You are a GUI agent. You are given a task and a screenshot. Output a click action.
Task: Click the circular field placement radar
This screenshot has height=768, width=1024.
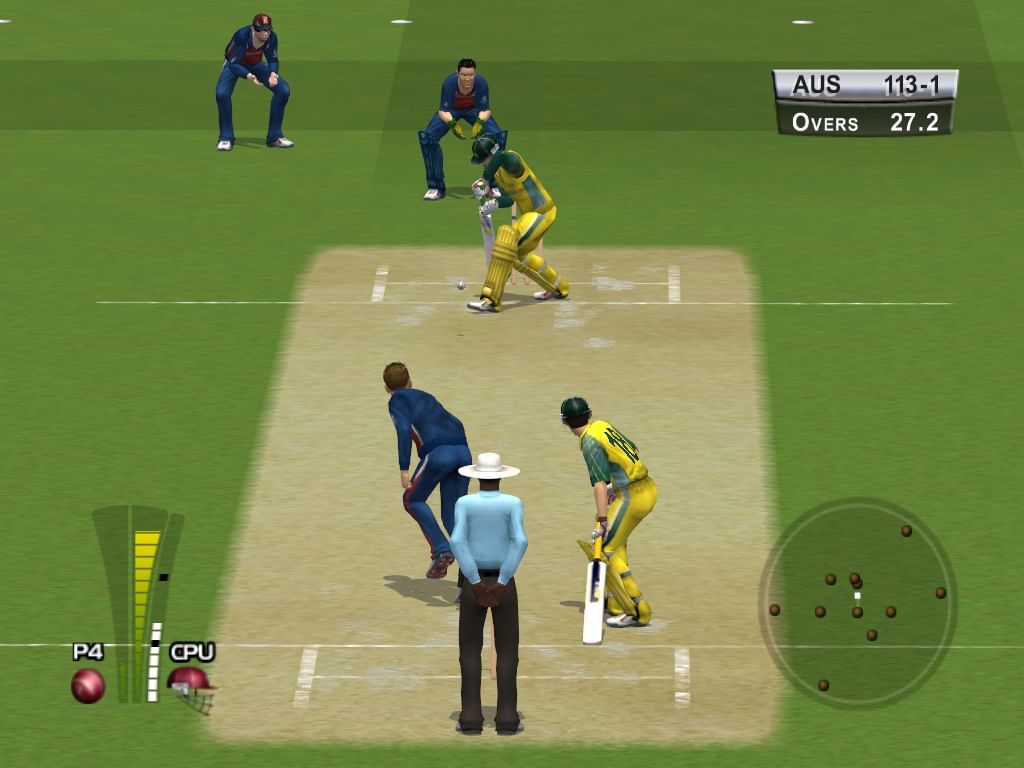857,603
